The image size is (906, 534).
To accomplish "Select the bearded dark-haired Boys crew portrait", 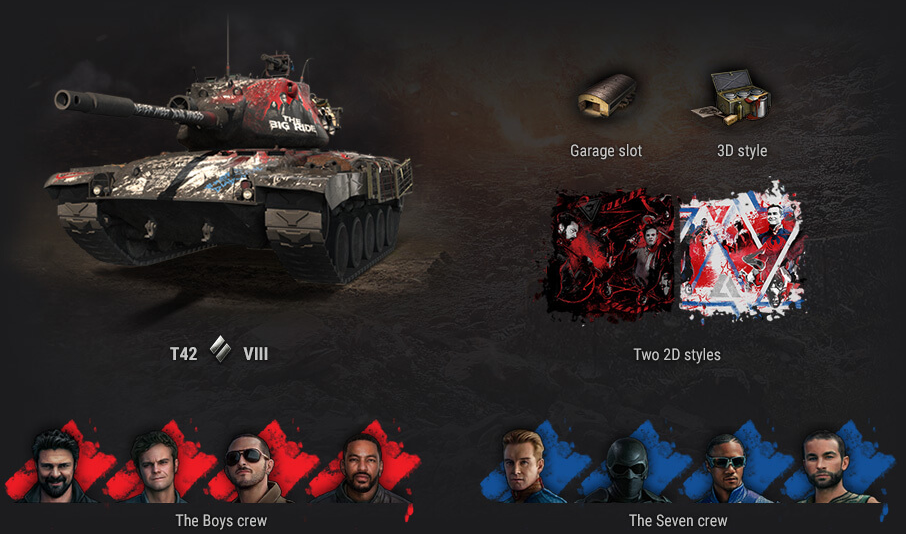I will pos(54,465).
